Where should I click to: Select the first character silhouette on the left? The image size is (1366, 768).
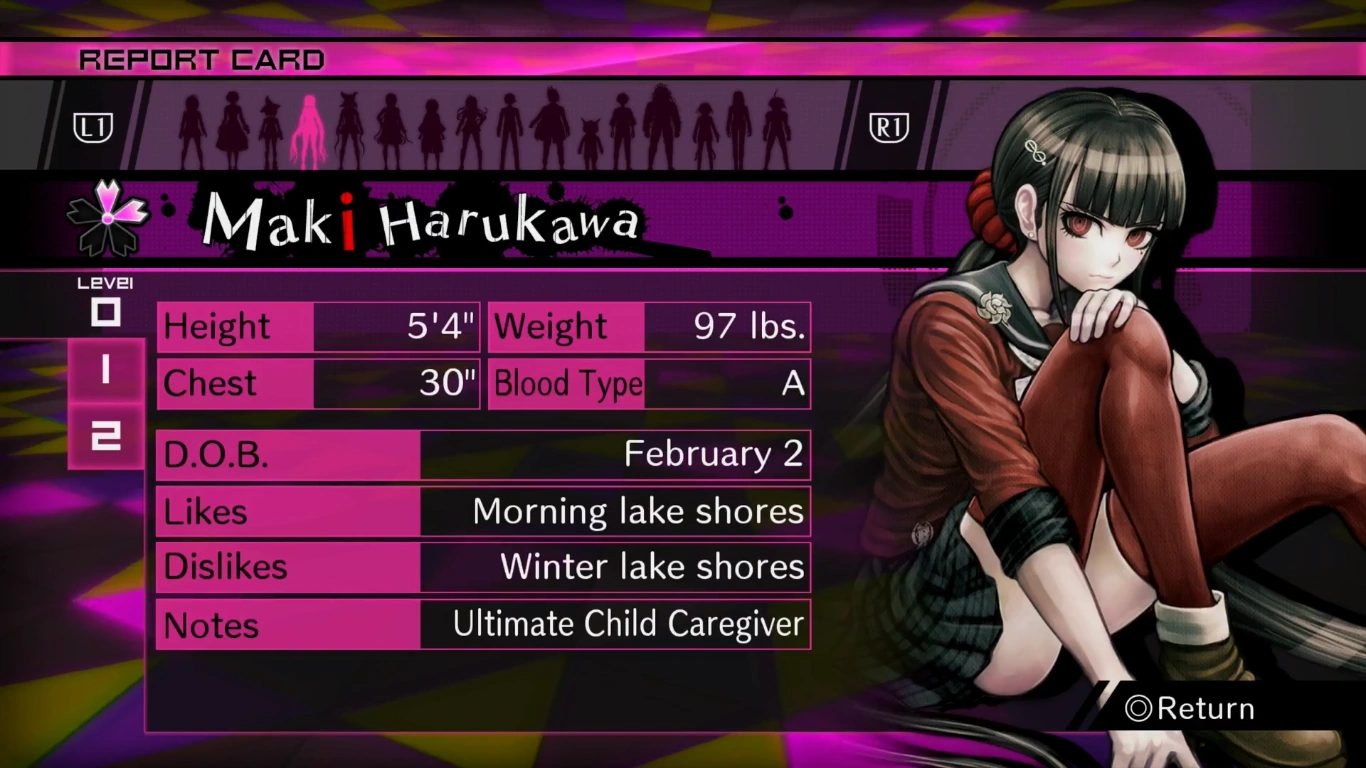point(191,125)
